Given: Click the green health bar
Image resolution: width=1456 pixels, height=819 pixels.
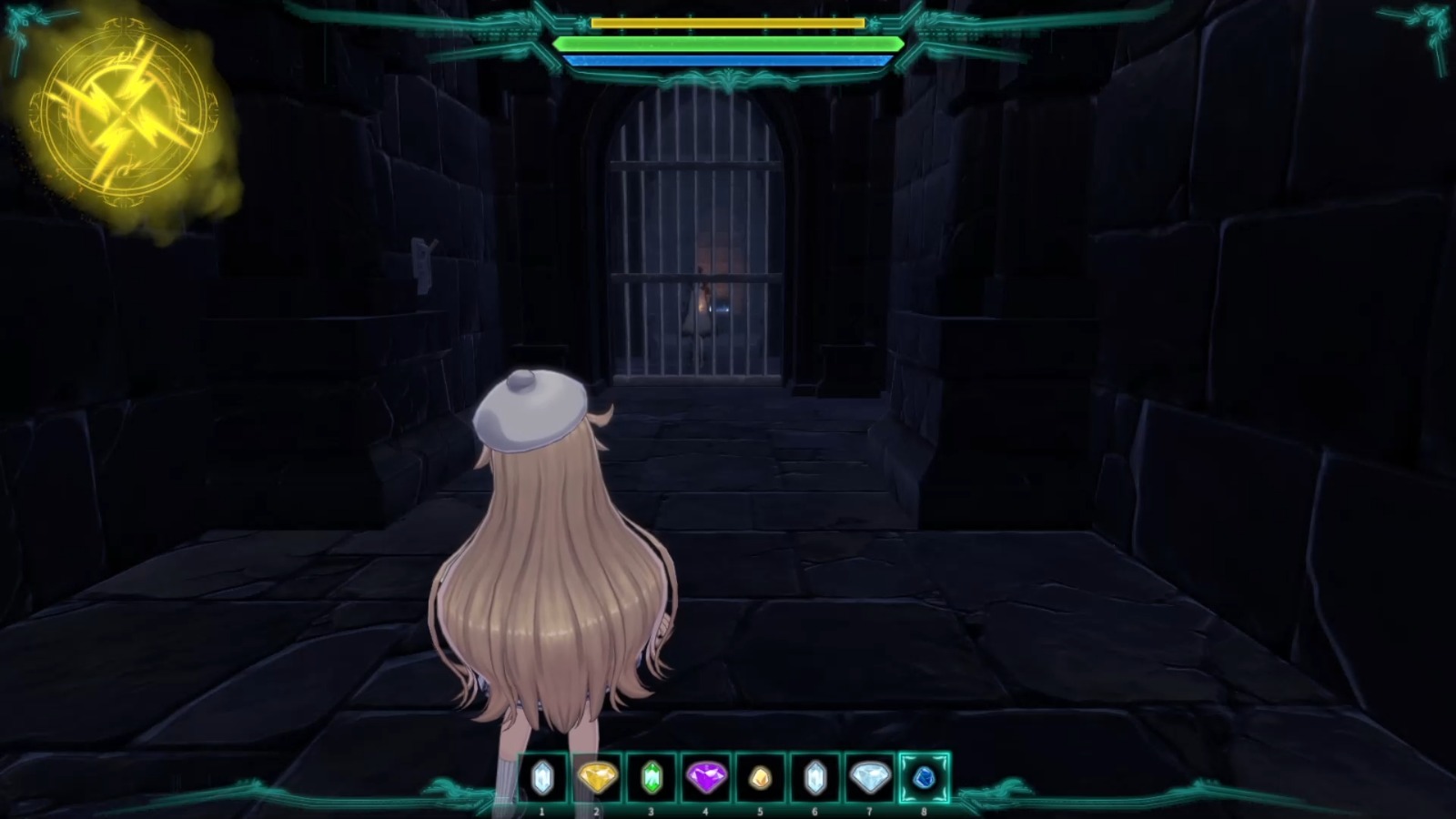Looking at the screenshot, I should tap(728, 43).
